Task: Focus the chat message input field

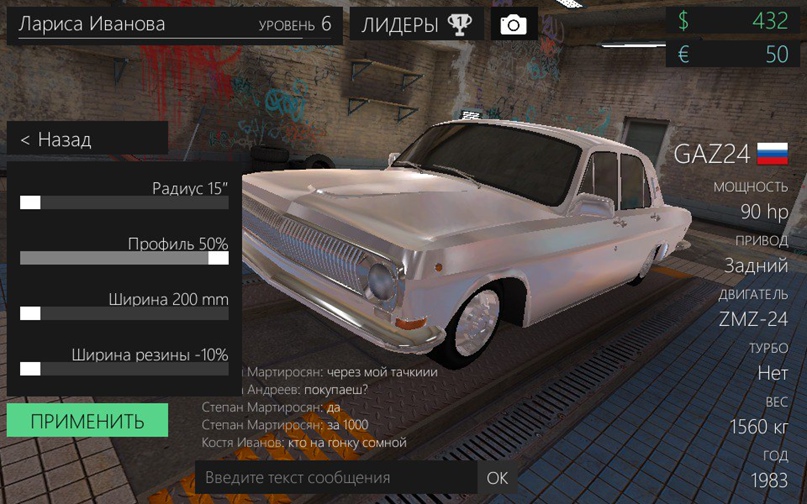Action: tap(335, 478)
